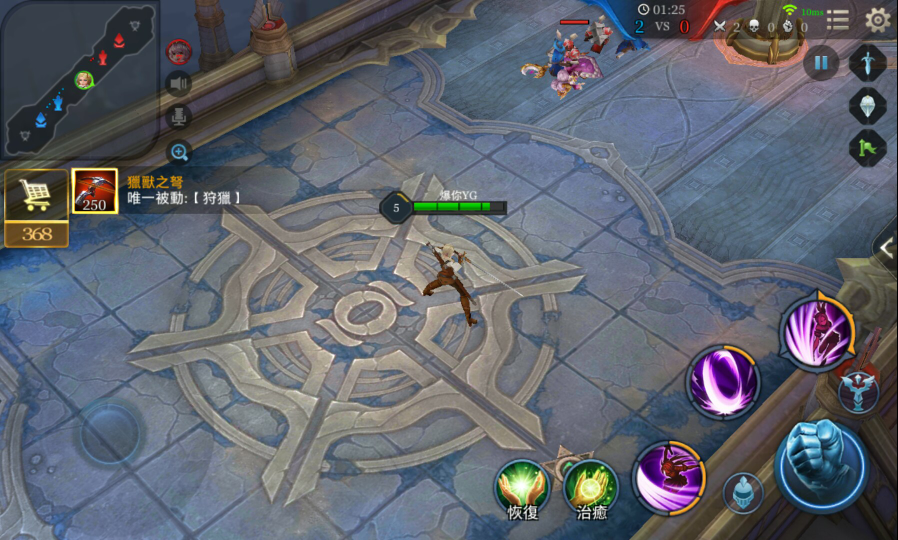
Task: Send the shield retreat signal
Action: pos(867,106)
